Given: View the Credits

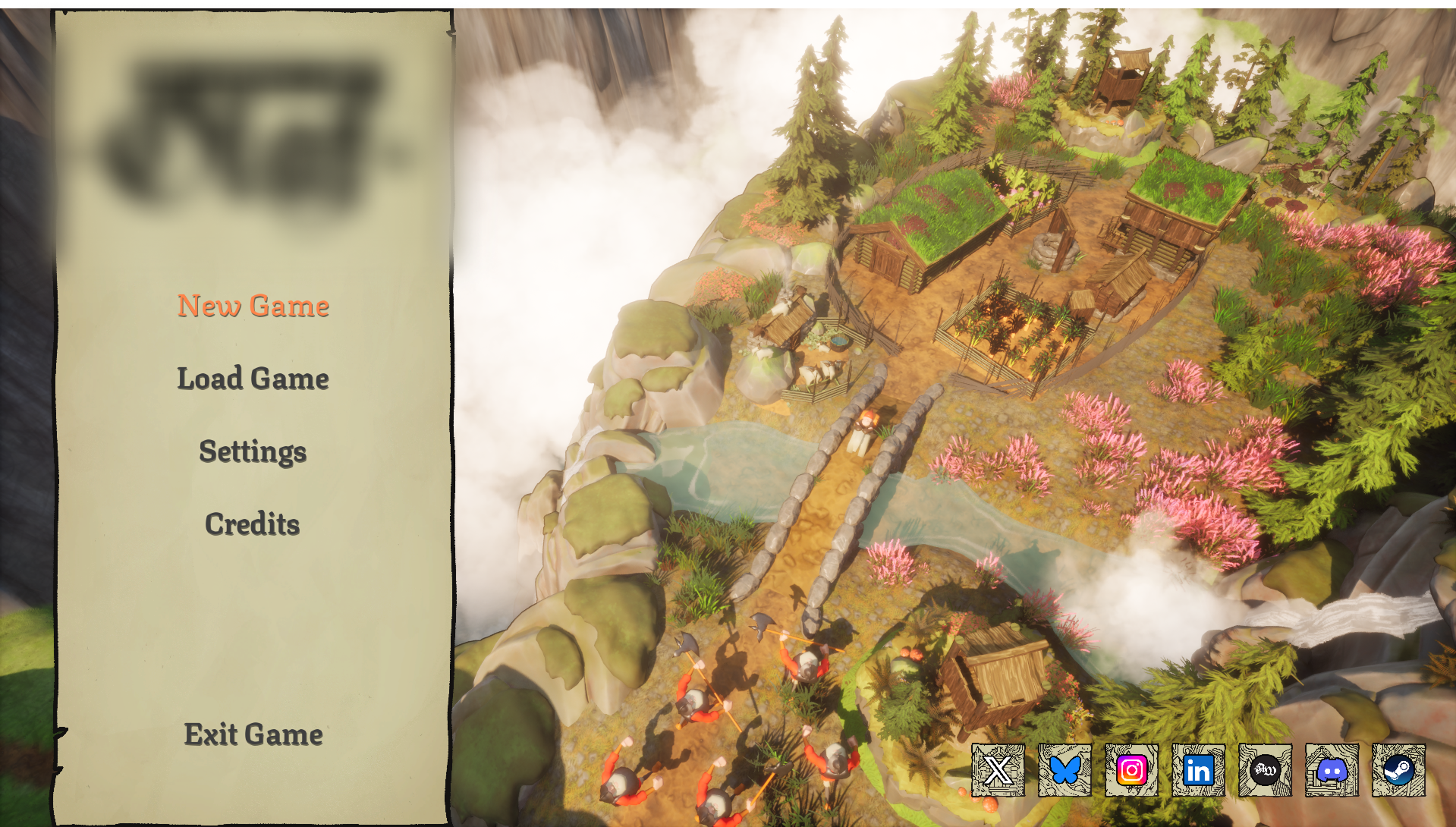Looking at the screenshot, I should pos(253,524).
